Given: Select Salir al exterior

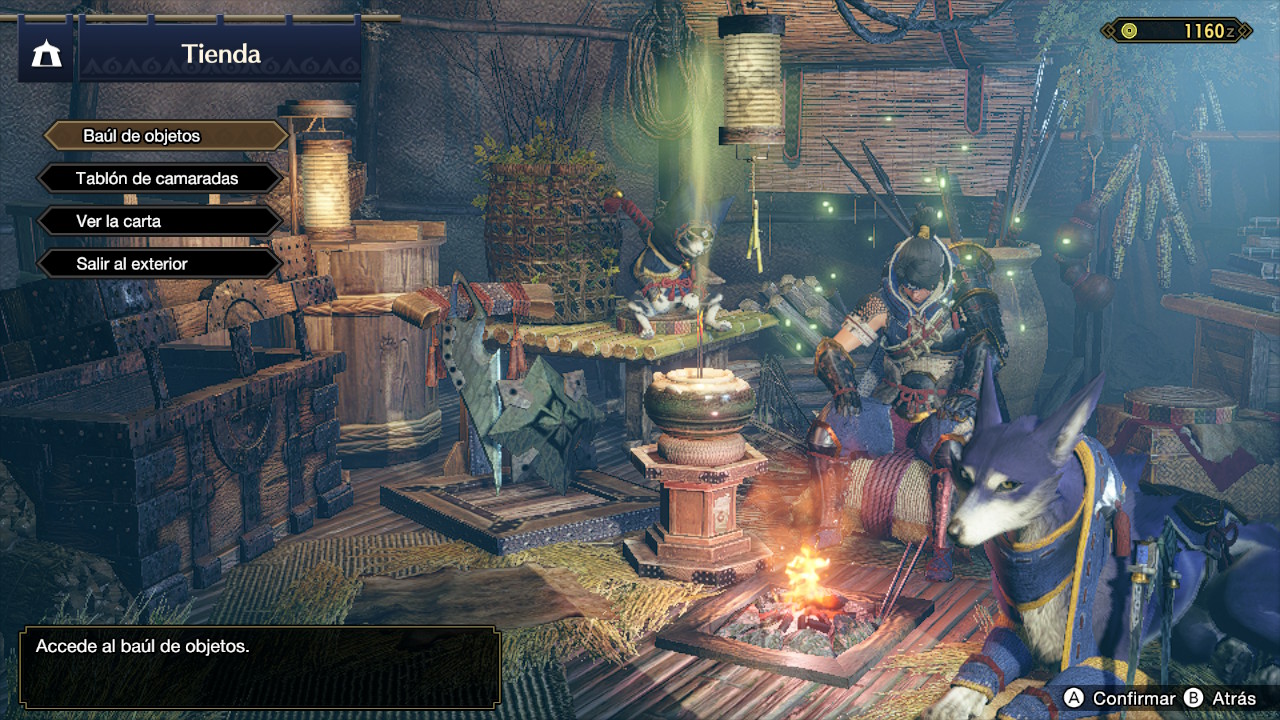Looking at the screenshot, I should [x=160, y=264].
